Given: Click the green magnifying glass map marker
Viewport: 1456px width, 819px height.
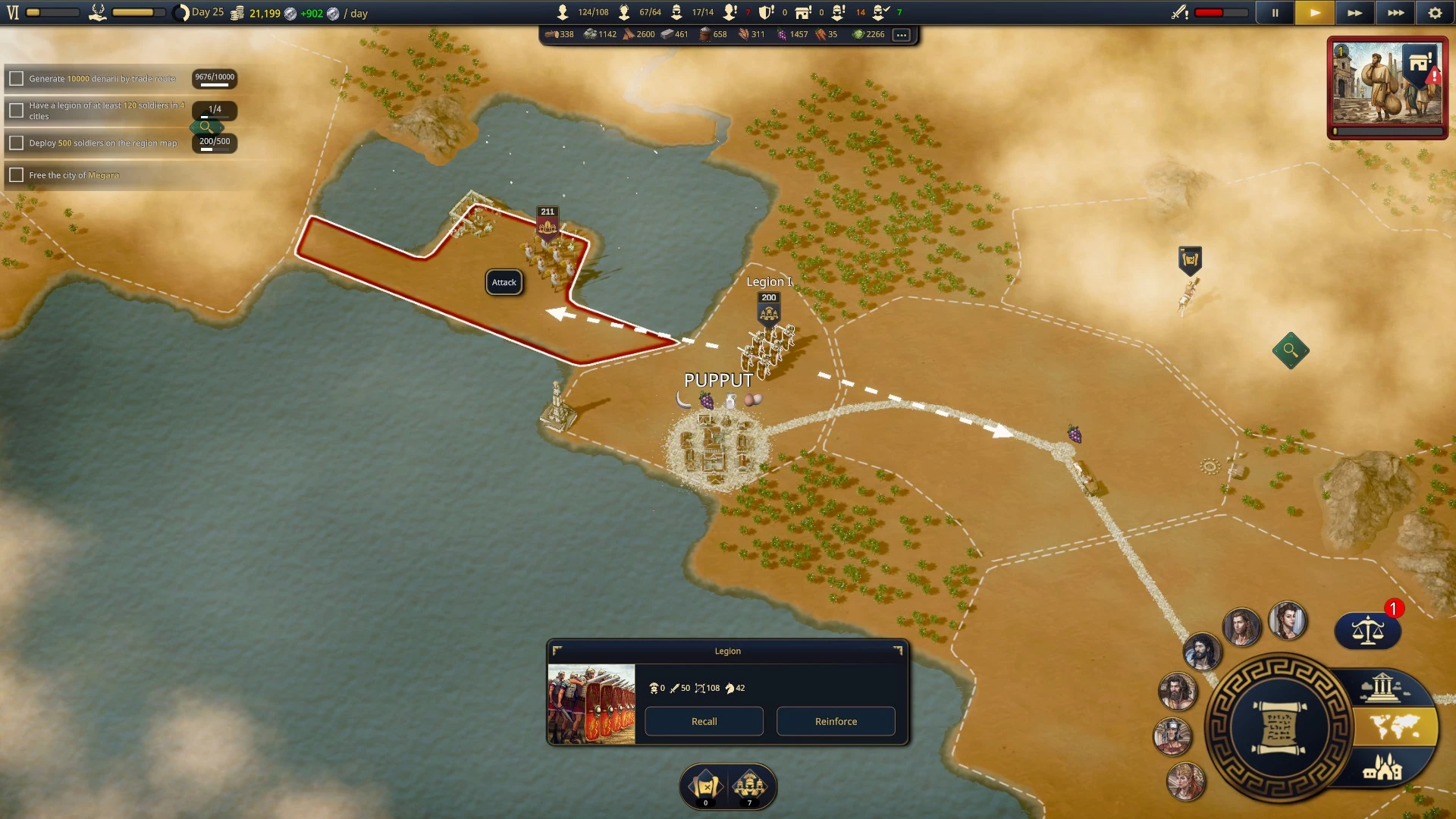Looking at the screenshot, I should point(1291,350).
